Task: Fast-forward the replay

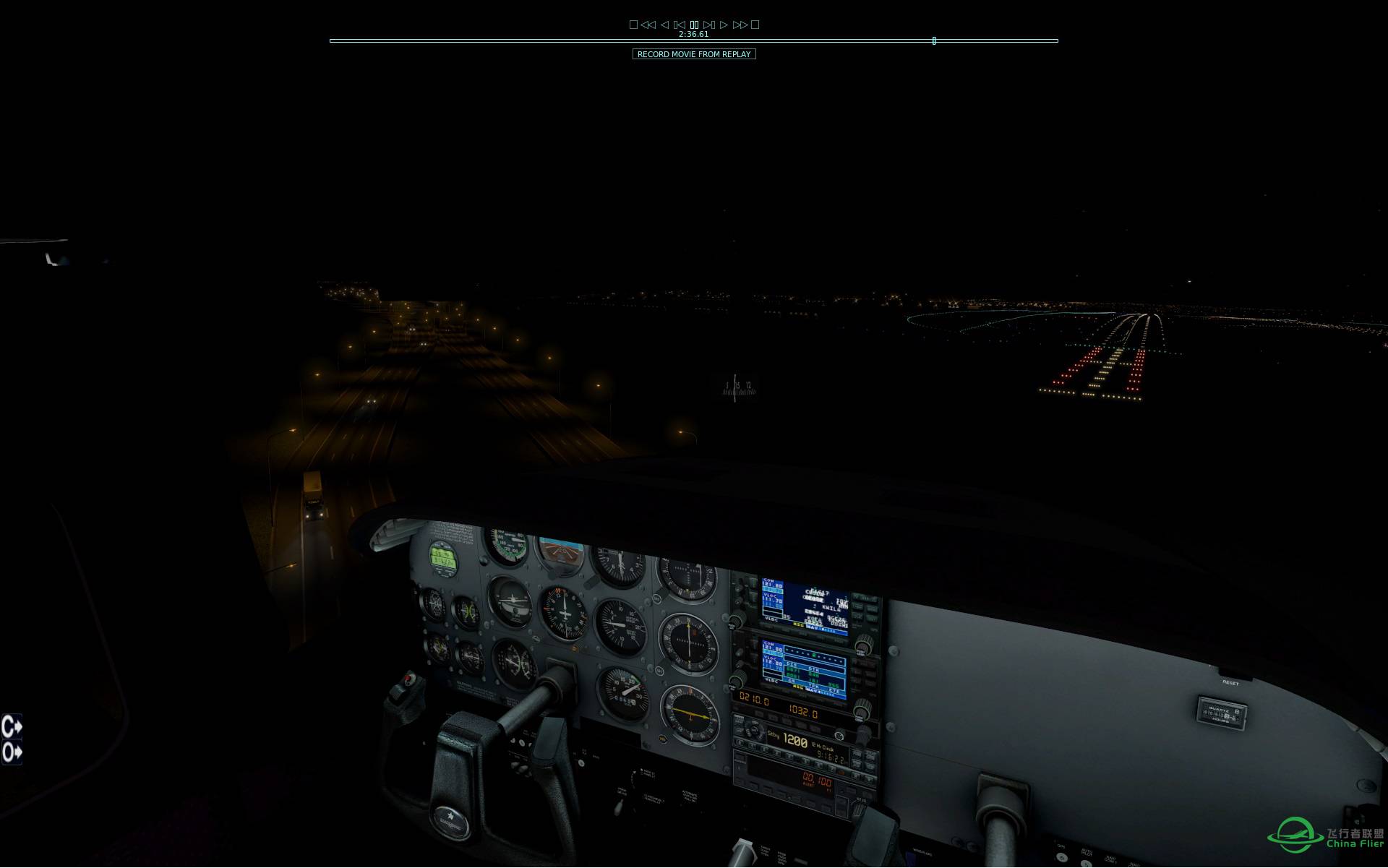Action: (740, 24)
